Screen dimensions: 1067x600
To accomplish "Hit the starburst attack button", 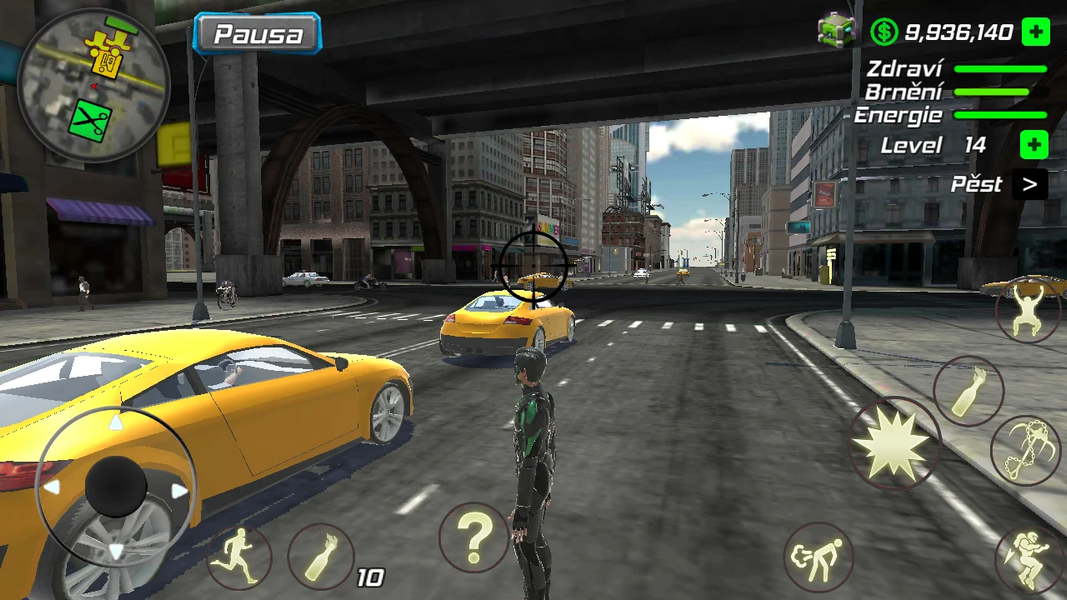I will [x=895, y=443].
